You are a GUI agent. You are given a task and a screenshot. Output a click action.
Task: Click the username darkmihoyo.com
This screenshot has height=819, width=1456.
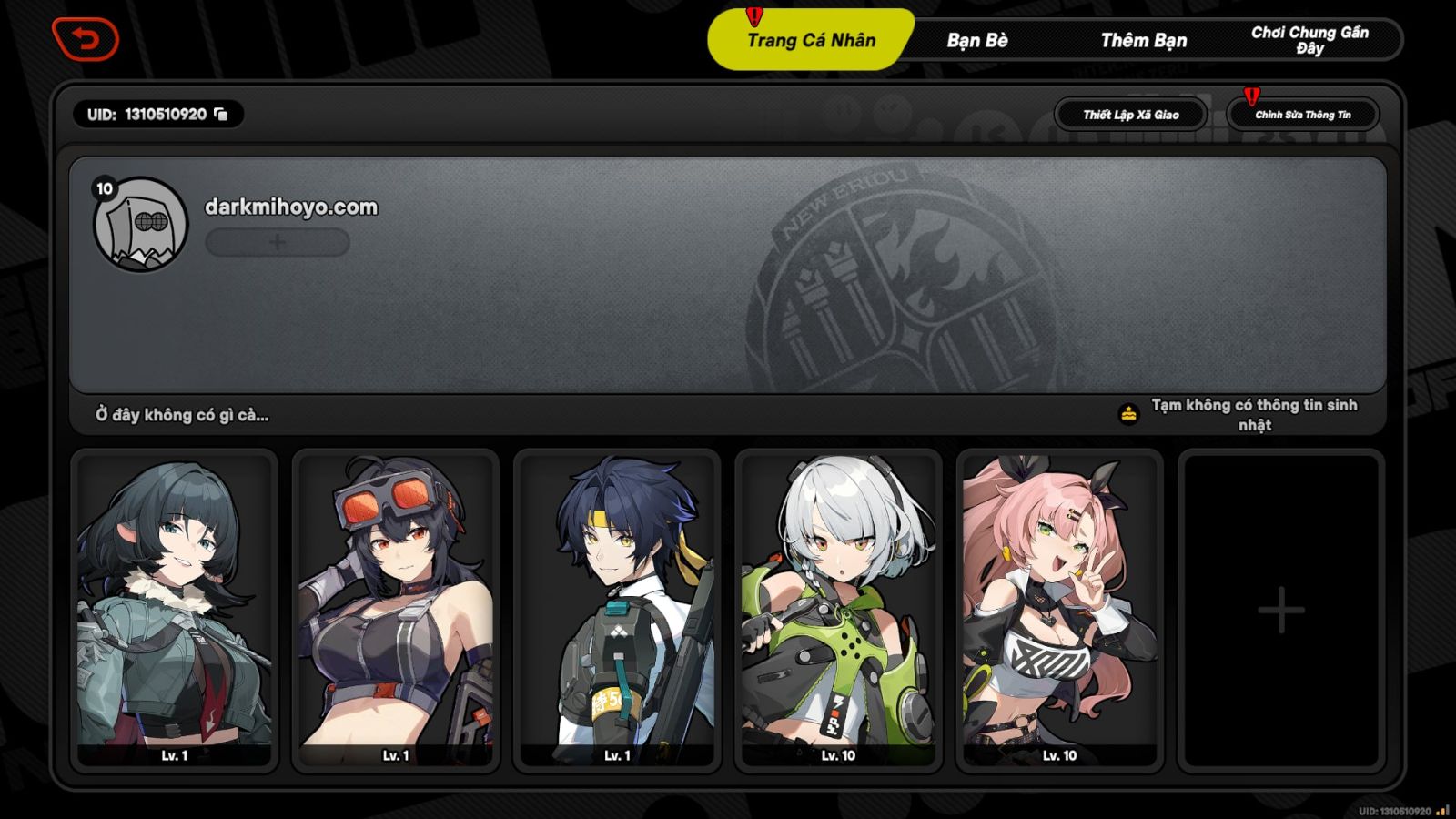tap(291, 207)
